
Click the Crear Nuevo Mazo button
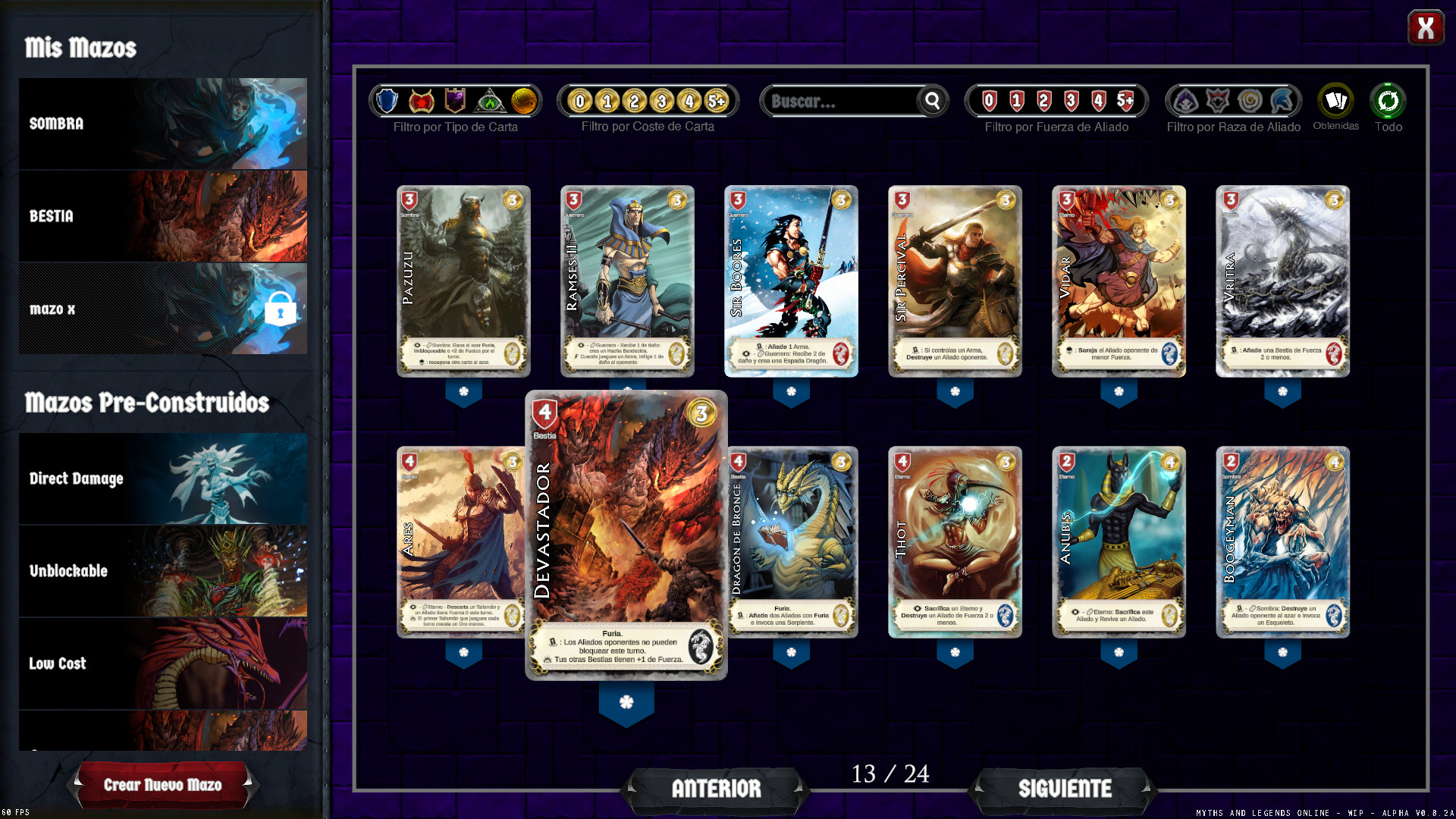[163, 785]
